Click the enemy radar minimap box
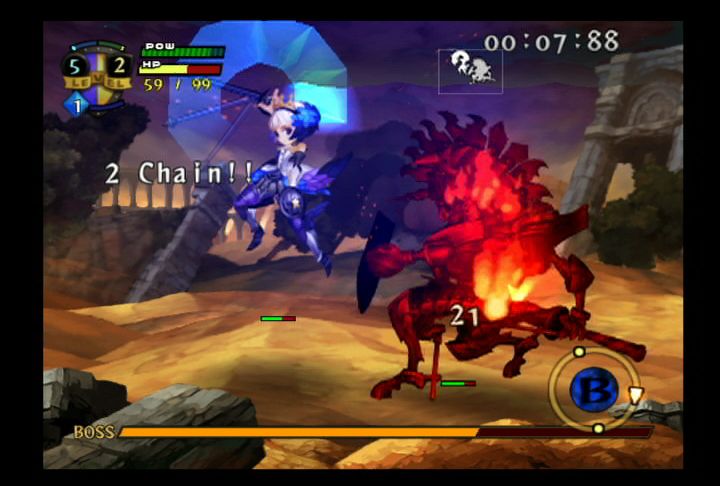720x486 pixels. [470, 71]
